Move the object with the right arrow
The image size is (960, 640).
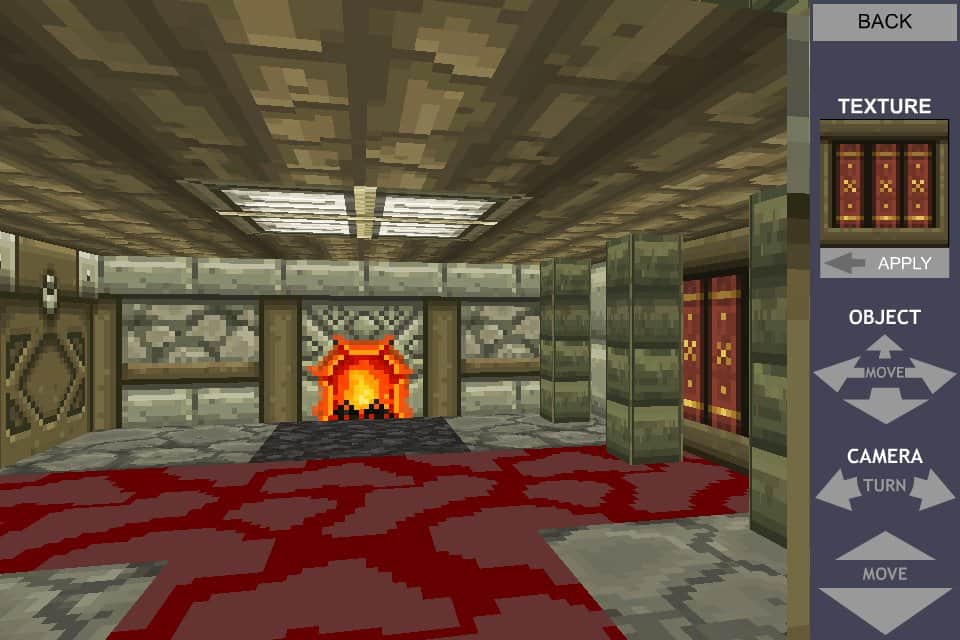coord(936,376)
